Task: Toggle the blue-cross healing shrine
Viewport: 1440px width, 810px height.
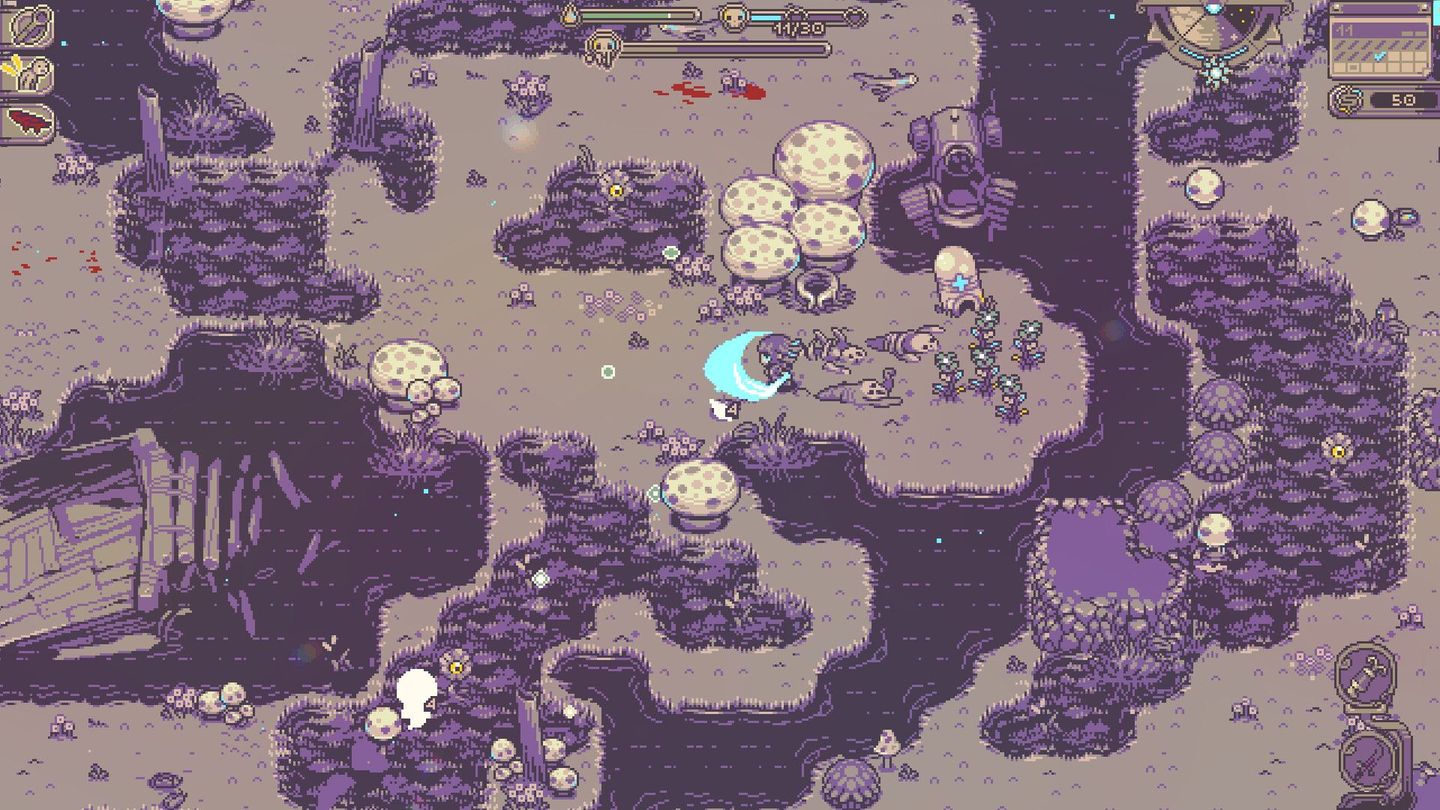Action: coord(958,283)
